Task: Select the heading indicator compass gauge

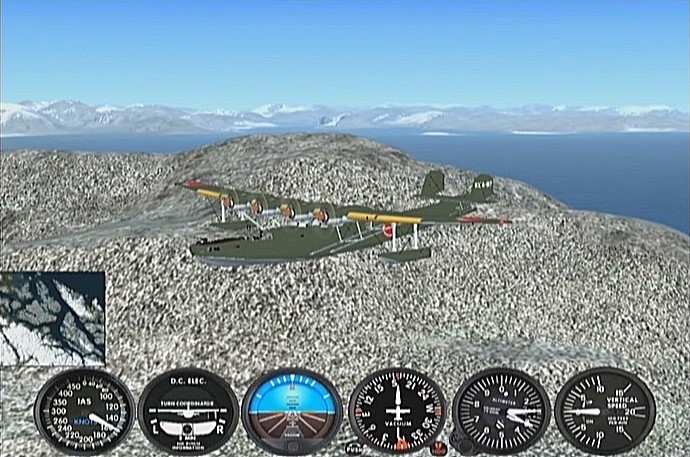Action: (x=397, y=410)
